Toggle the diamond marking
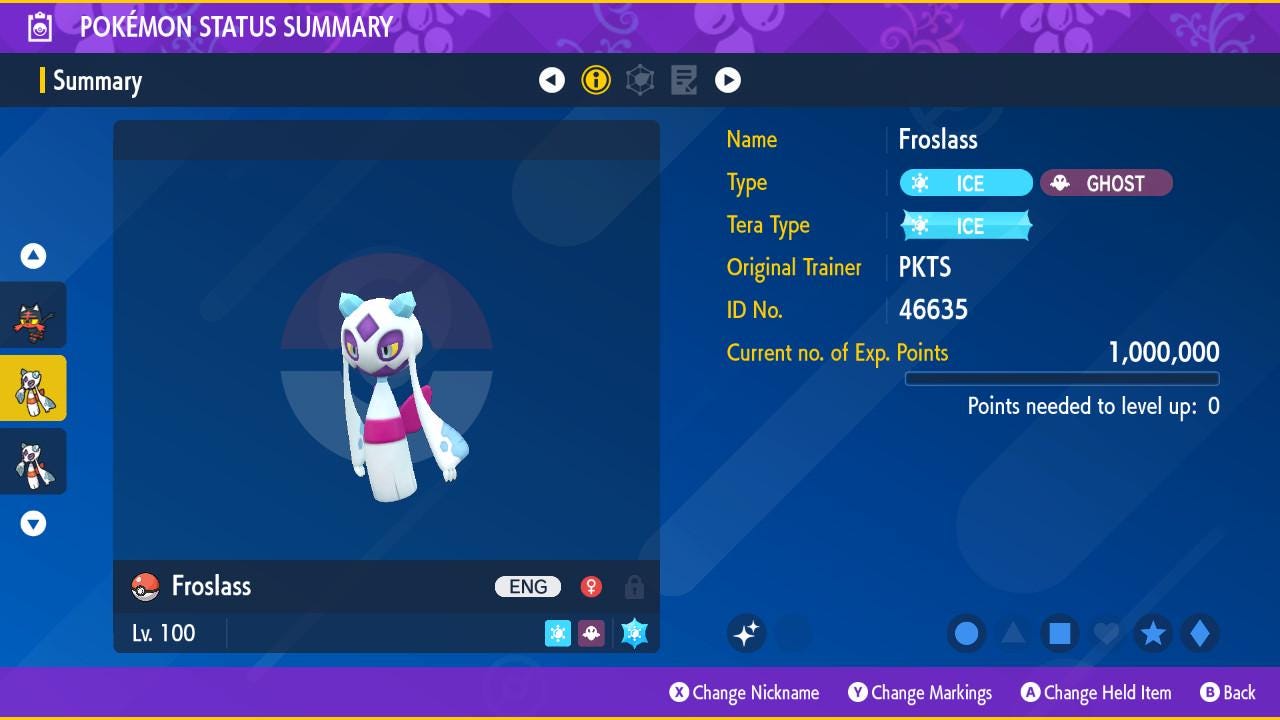The width and height of the screenshot is (1280, 720). pyautogui.click(x=1199, y=633)
